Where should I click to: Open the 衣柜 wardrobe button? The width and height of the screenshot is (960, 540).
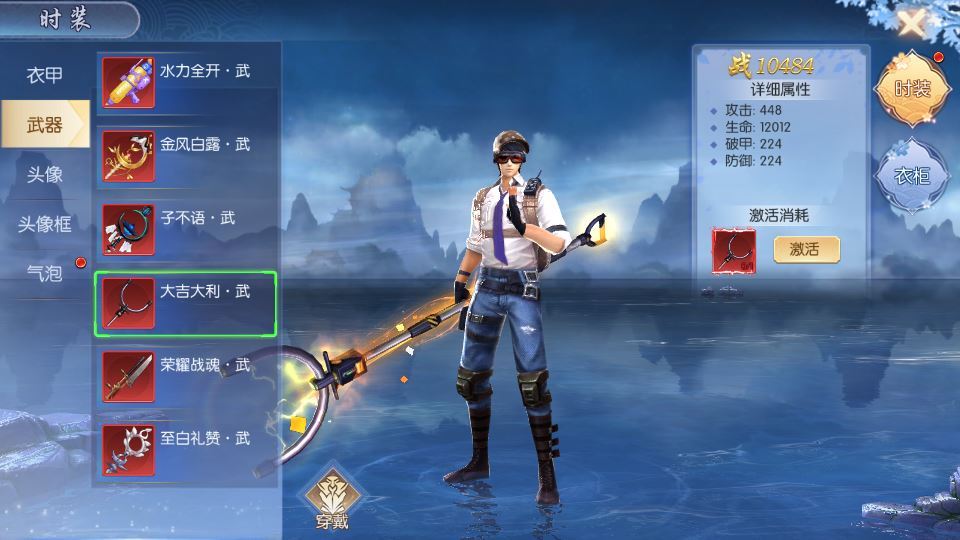(911, 176)
